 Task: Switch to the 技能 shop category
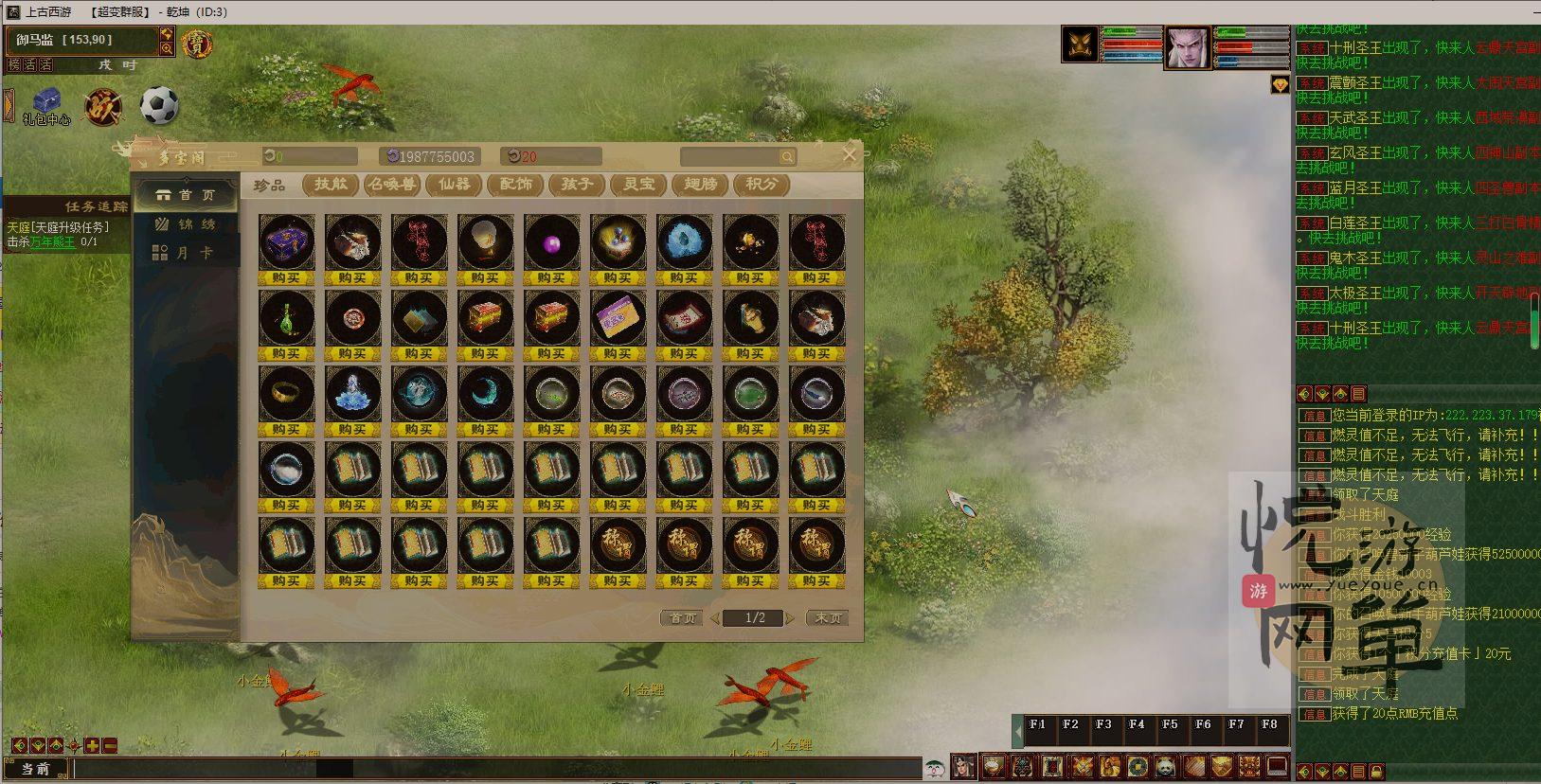331,185
